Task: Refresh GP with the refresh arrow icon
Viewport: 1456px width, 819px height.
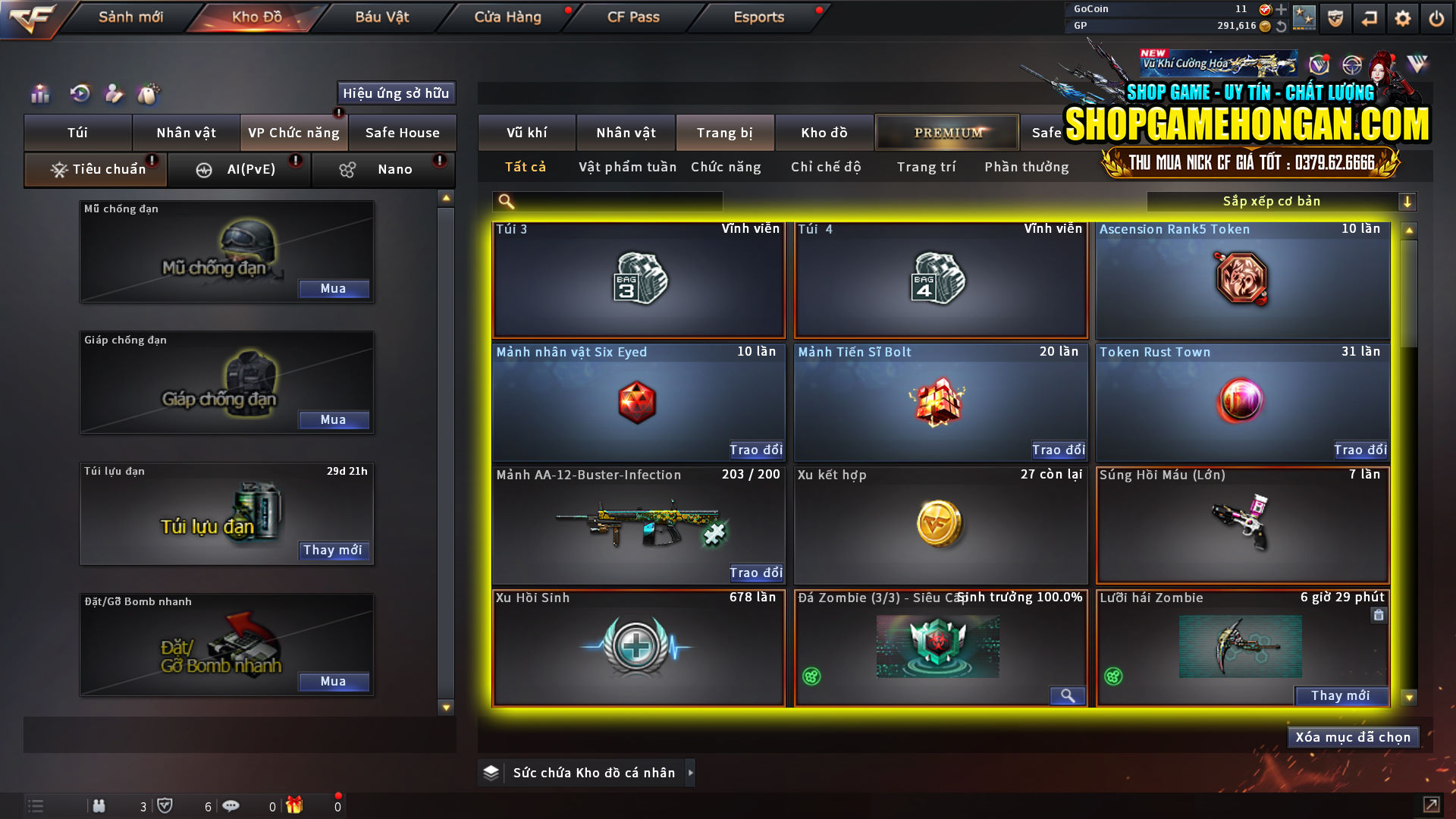Action: pos(1282,25)
